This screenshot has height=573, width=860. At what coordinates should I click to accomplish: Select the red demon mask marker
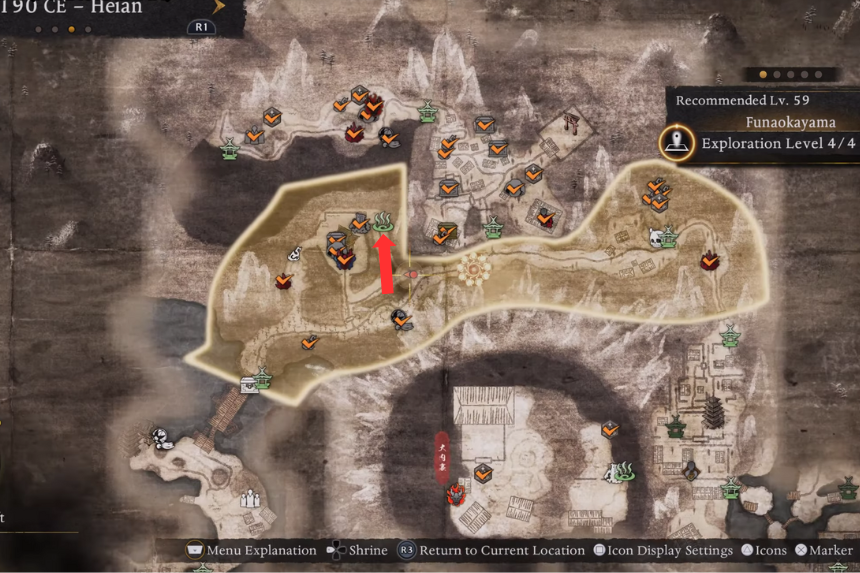click(458, 493)
